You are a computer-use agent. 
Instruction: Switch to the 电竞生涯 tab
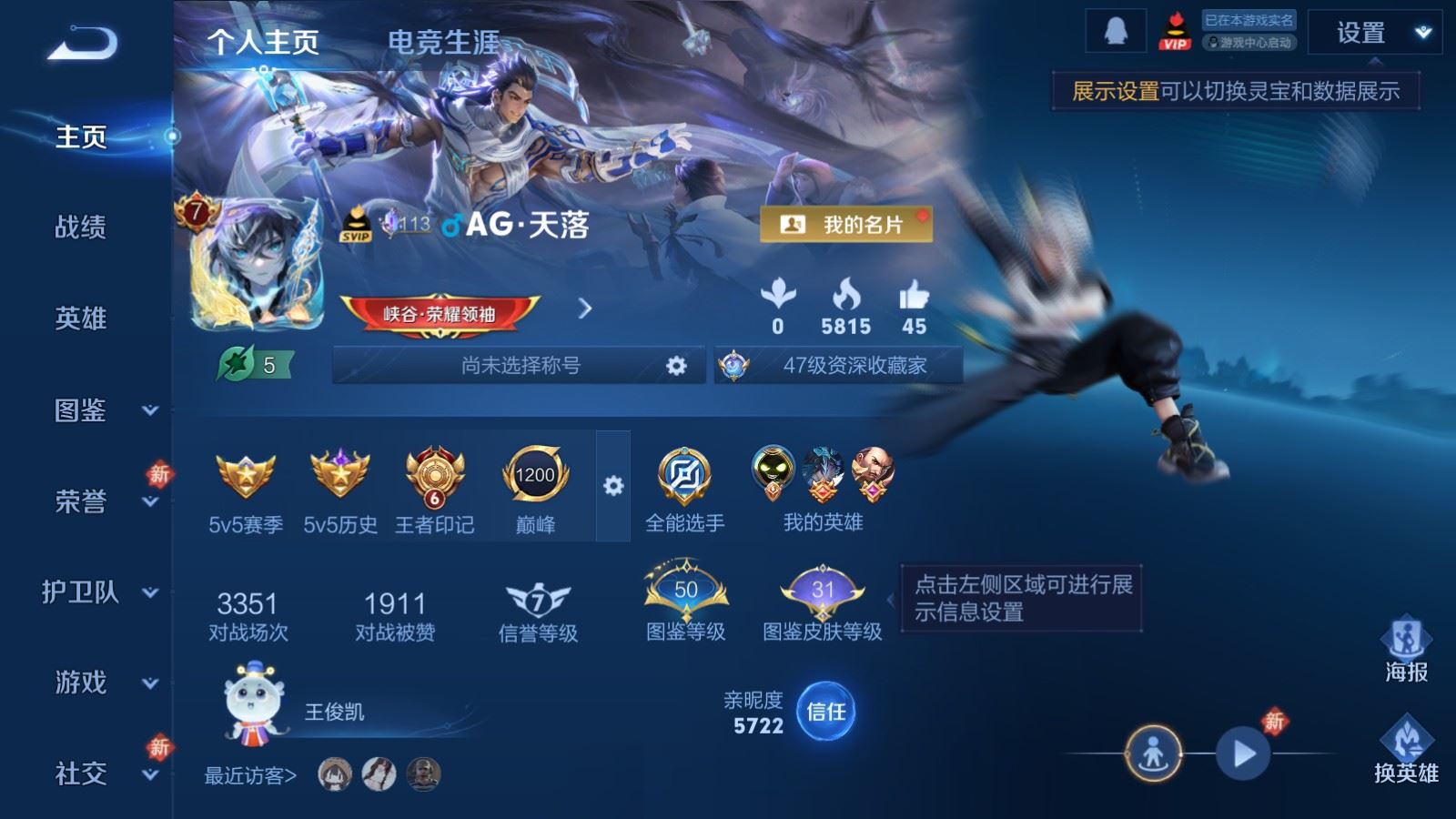(x=445, y=41)
